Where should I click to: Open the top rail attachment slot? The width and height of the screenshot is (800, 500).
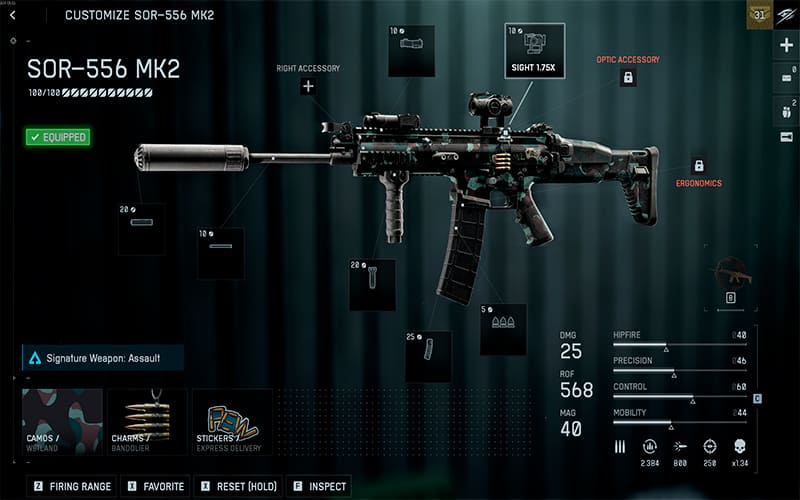[x=411, y=51]
